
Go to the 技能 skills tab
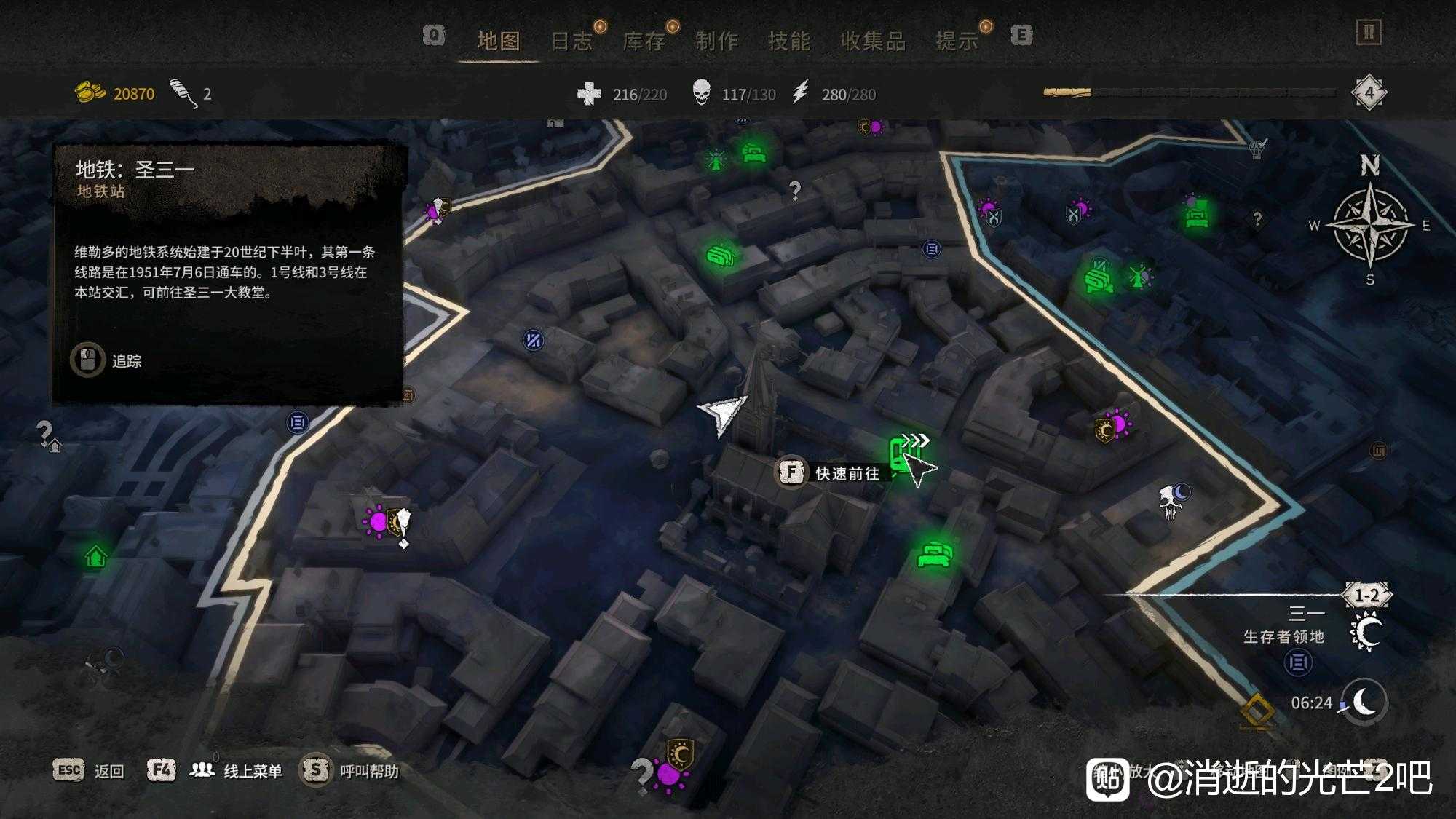tap(789, 41)
